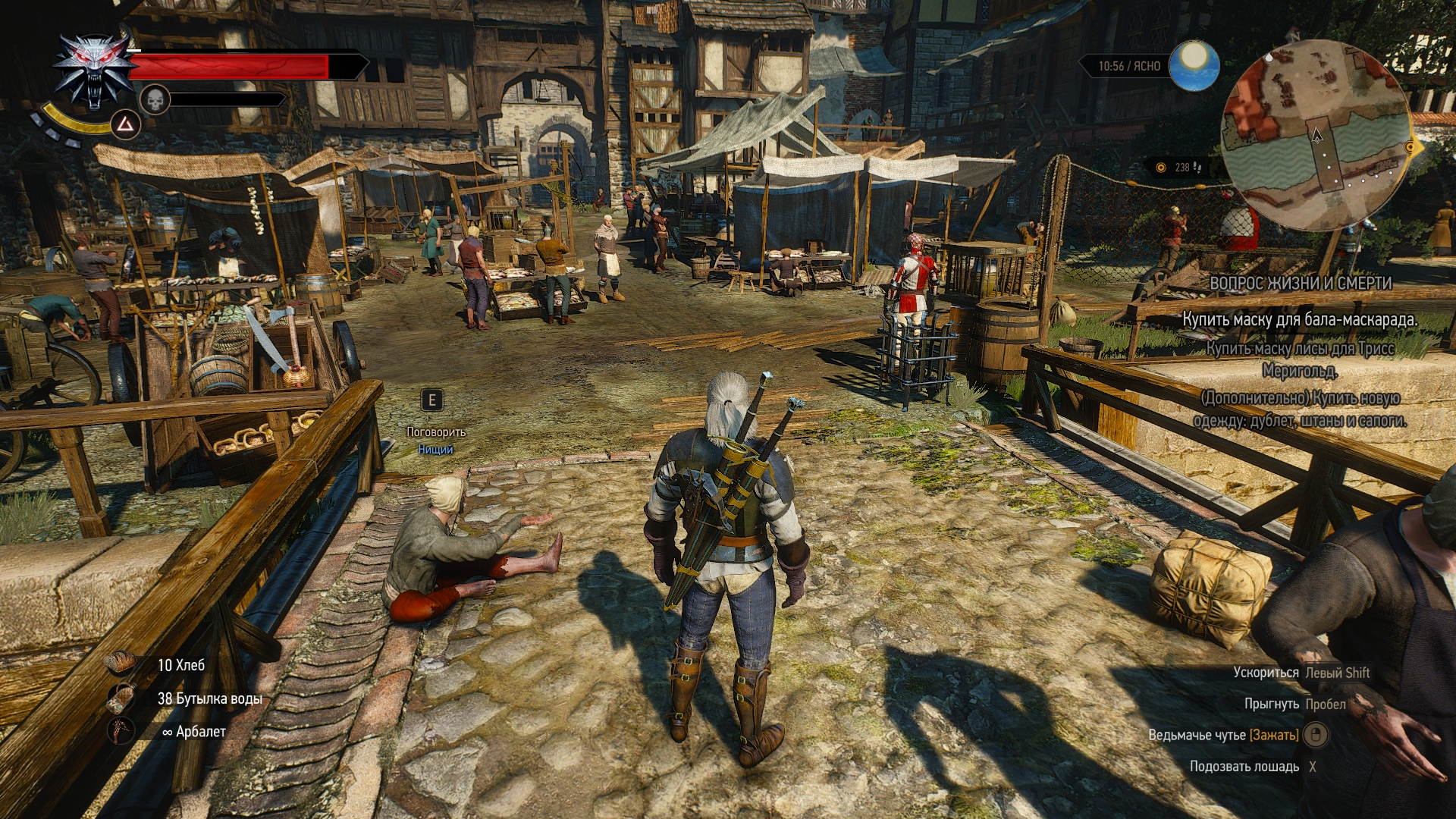Click the buy masquerade mask objective
This screenshot has width=1456, height=819.
[x=1300, y=319]
